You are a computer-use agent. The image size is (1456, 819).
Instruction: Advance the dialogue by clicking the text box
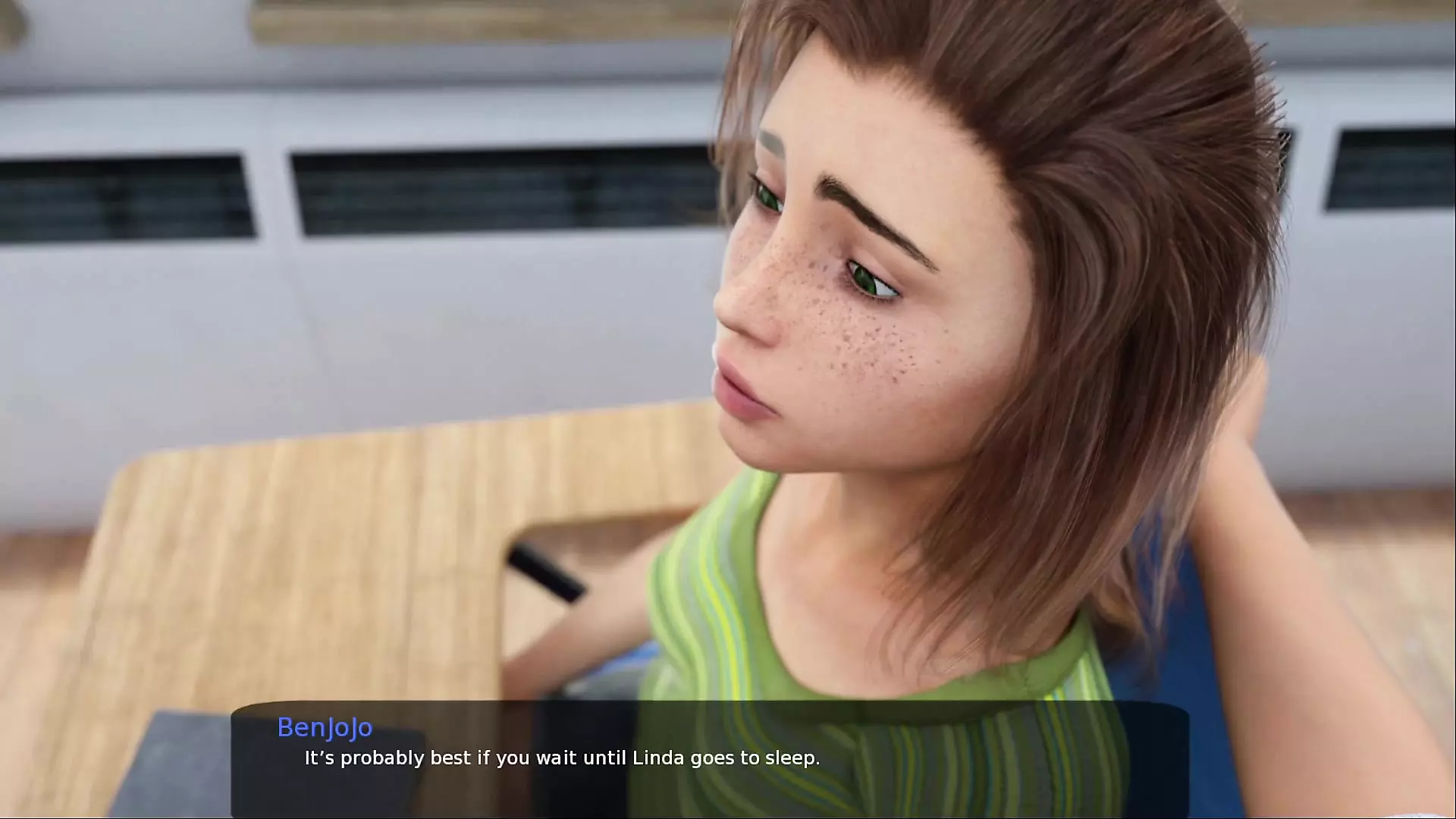coord(710,758)
